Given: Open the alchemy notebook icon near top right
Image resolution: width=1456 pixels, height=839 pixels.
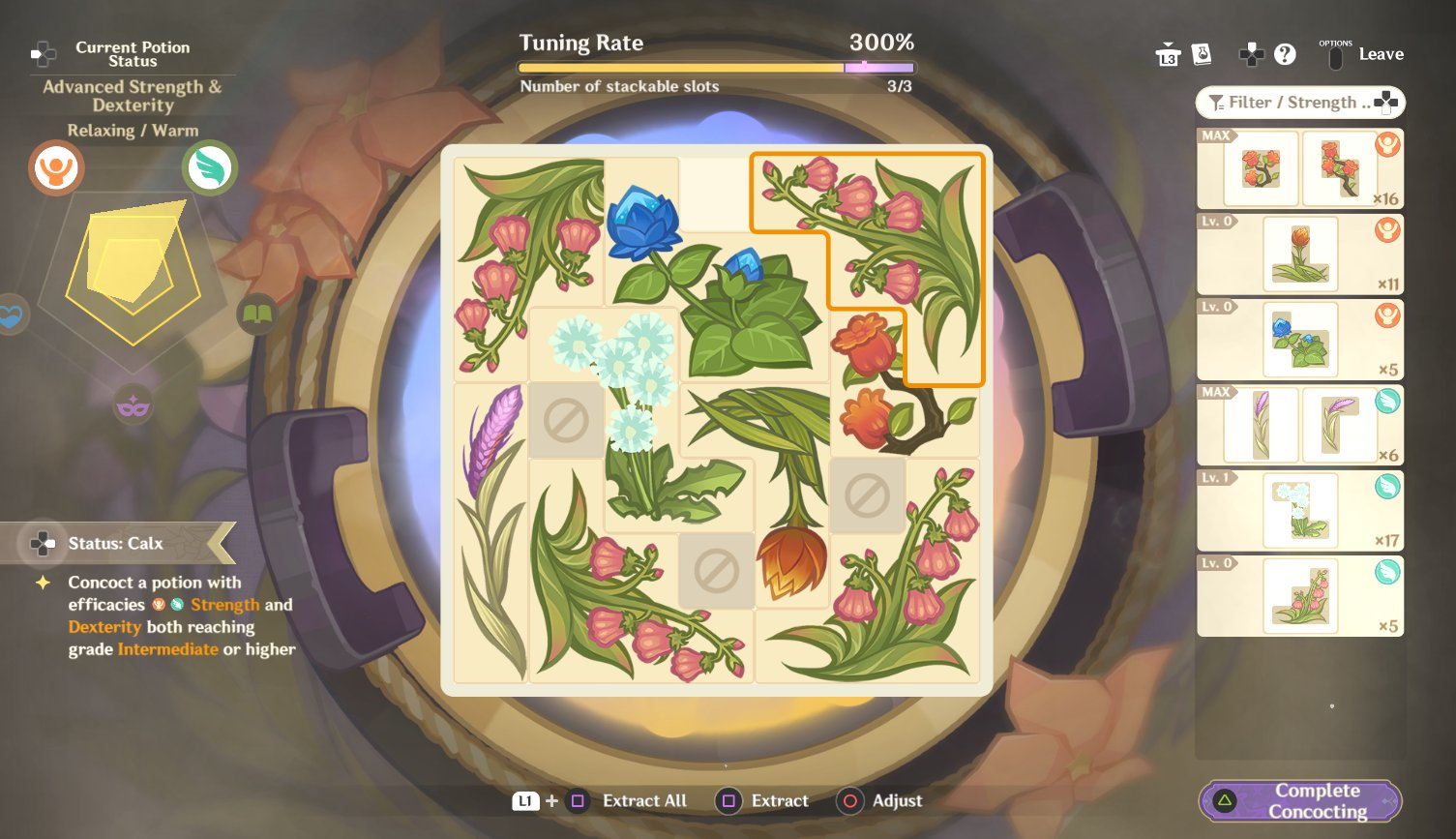Looking at the screenshot, I should [1203, 54].
